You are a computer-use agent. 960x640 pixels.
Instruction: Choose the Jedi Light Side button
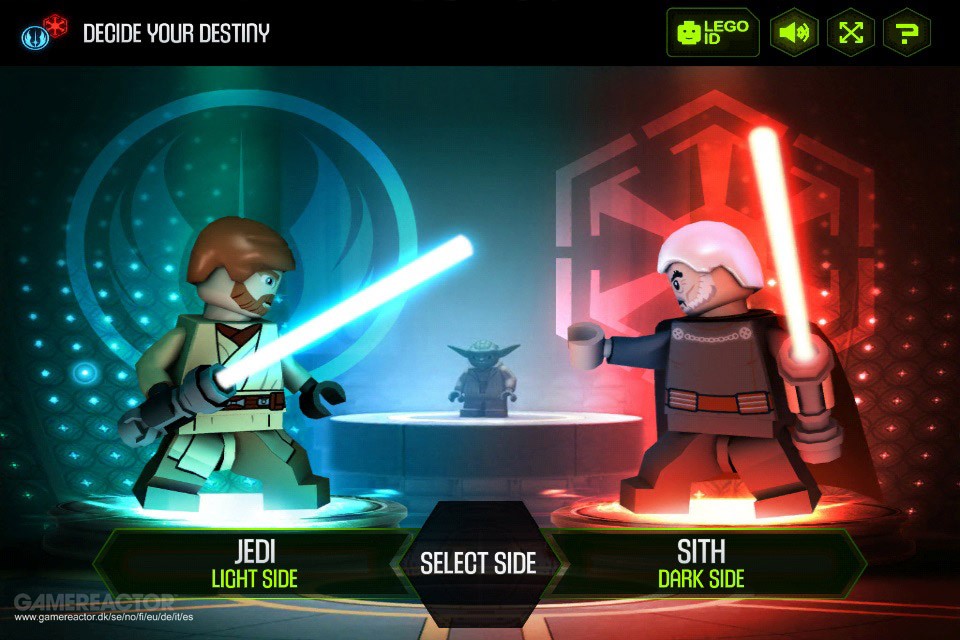pos(254,564)
